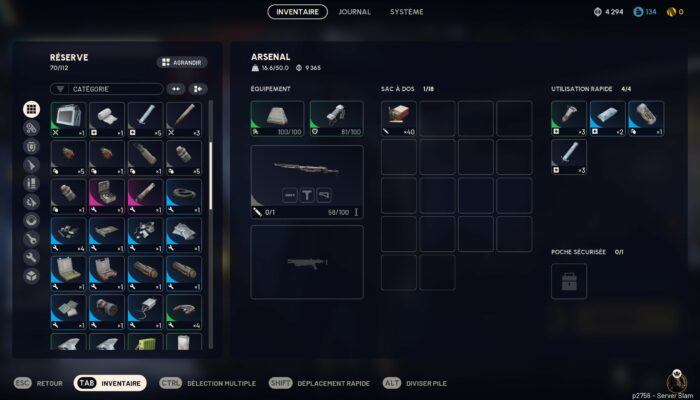Select the empty secondary weapon slot
This screenshot has width=700, height=400.
coord(307,261)
